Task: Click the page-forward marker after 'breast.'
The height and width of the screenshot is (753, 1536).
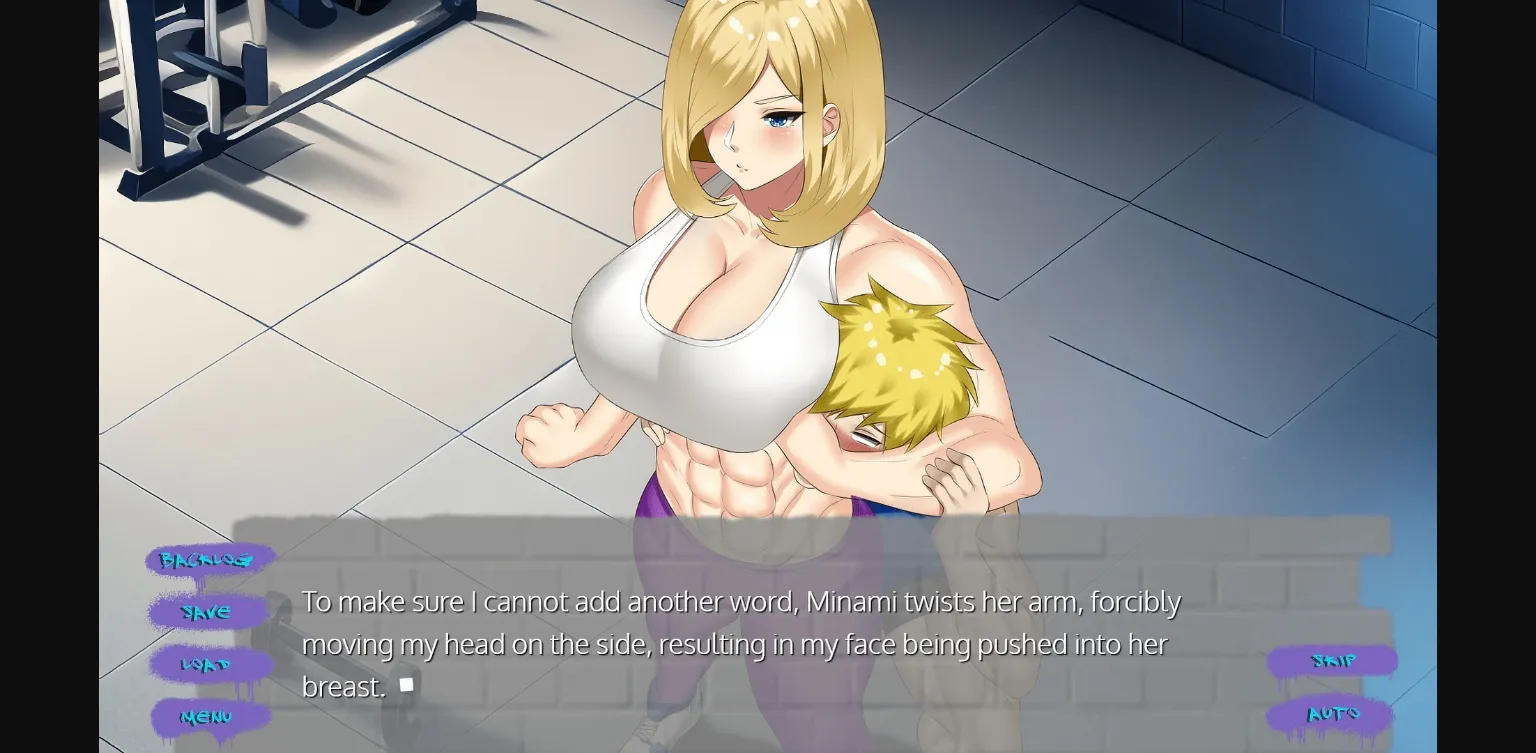Action: coord(406,683)
